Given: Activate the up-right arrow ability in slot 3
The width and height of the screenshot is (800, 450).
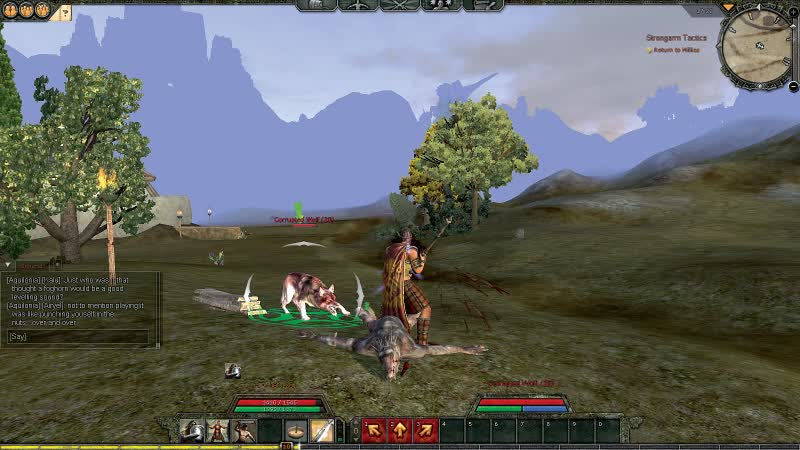Looking at the screenshot, I should 425,431.
